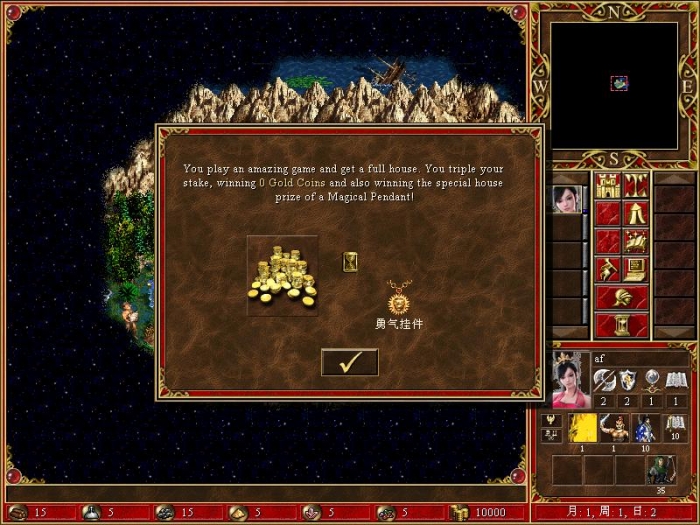Select the gold coins pile reward

[282, 276]
